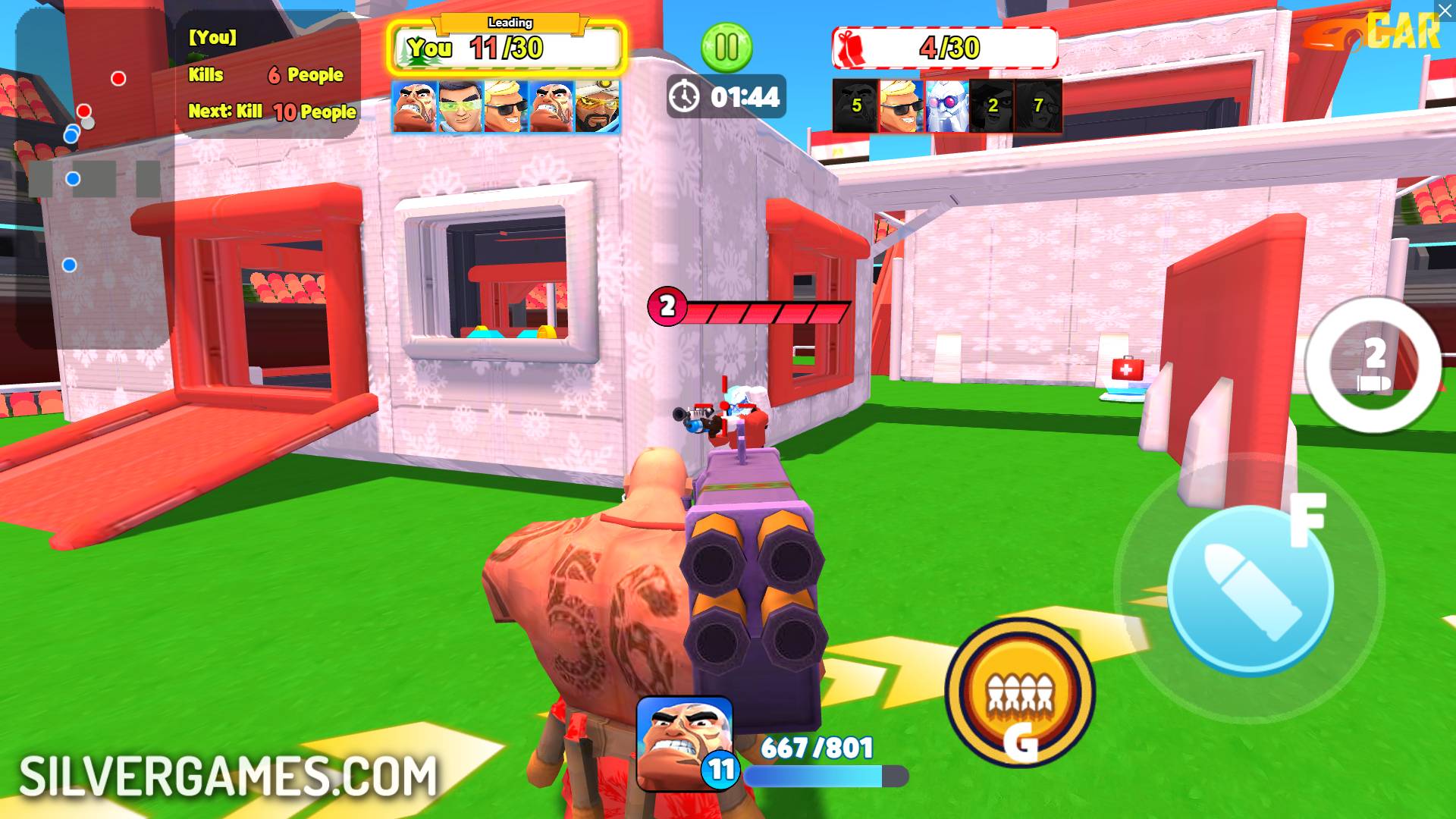Tap the reload button showing 2 rounds

pyautogui.click(x=1373, y=365)
